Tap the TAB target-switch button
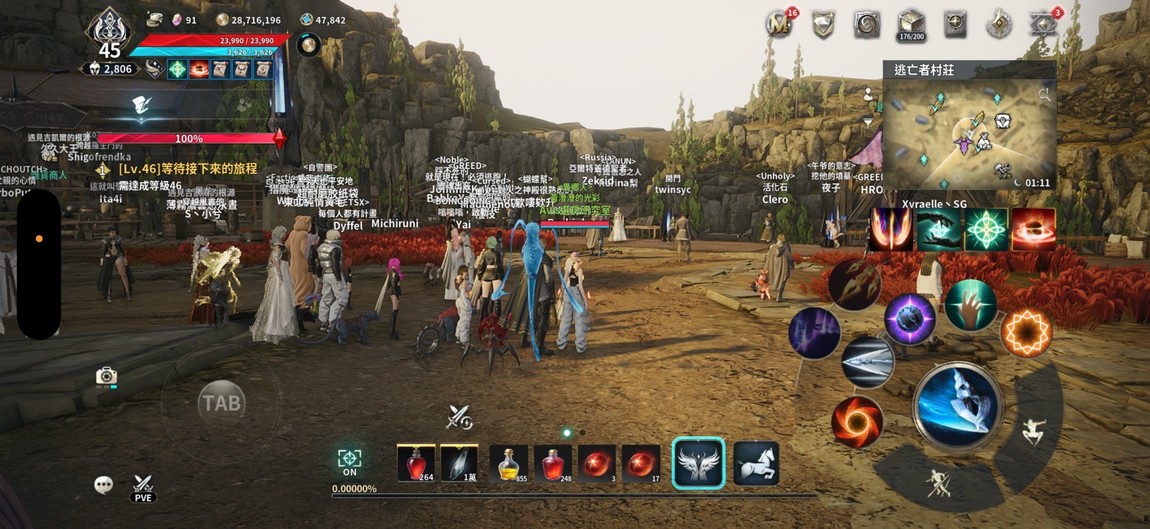Viewport: 1150px width, 529px height. pos(221,403)
